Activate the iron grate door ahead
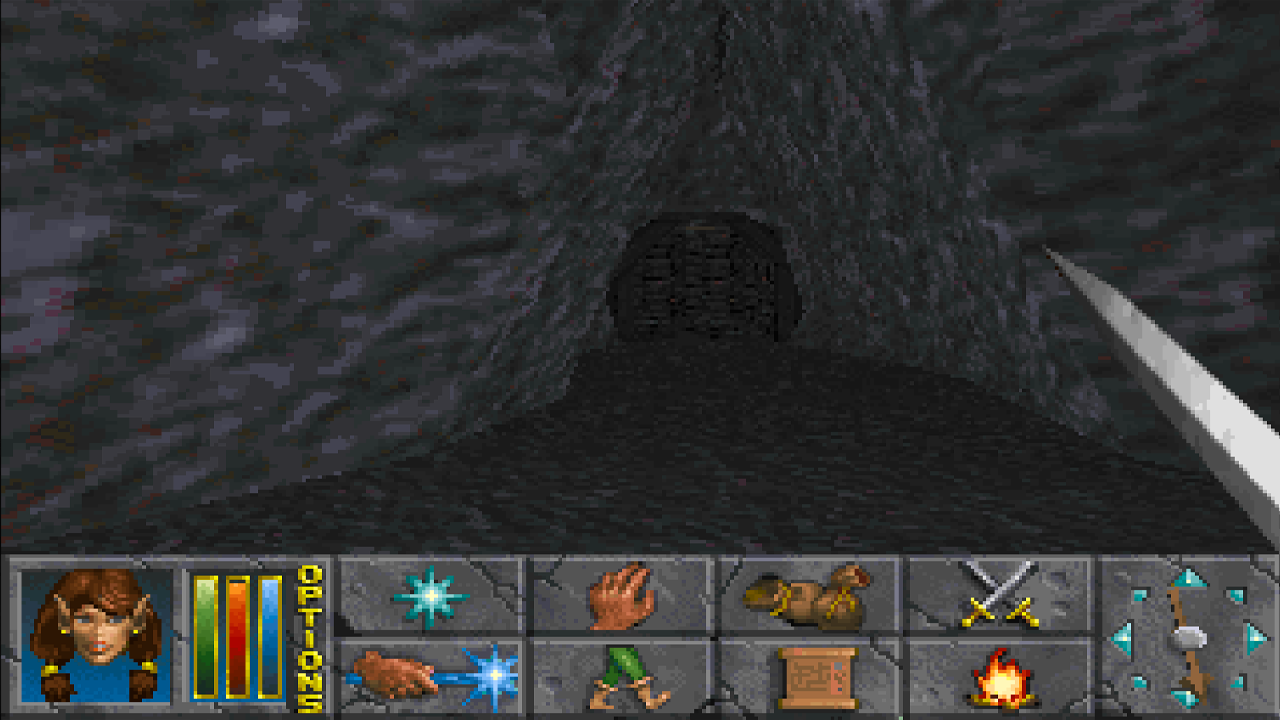Screen dimensions: 1280x720 point(710,280)
